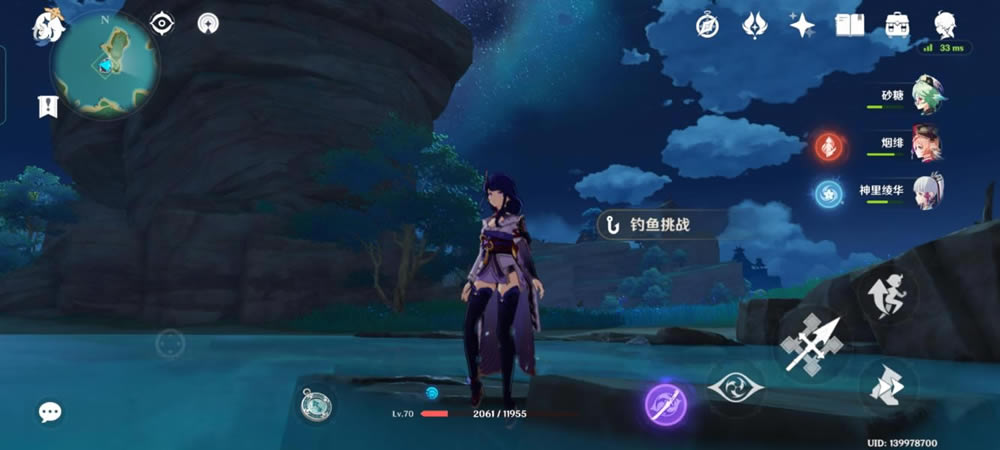Toggle the elemental sight eye icon
Screen dimensions: 1000x450
162,23
